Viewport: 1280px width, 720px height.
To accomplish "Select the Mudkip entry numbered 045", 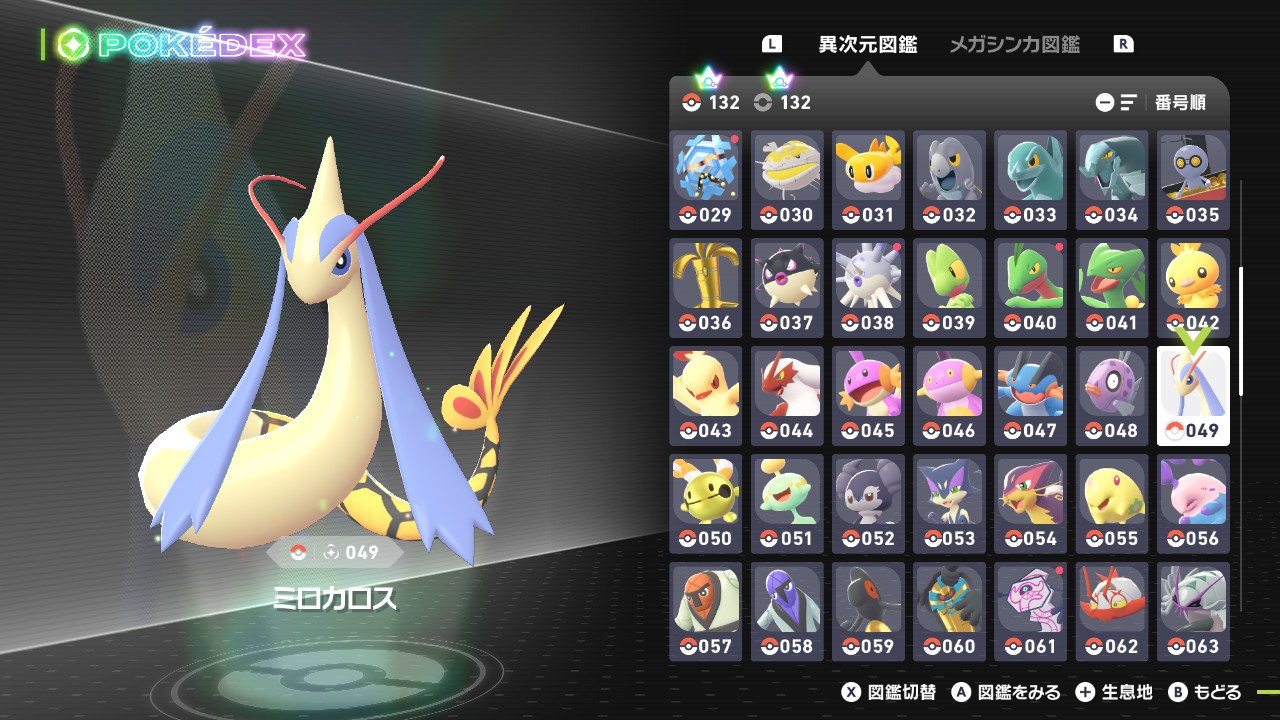I will pyautogui.click(x=868, y=396).
